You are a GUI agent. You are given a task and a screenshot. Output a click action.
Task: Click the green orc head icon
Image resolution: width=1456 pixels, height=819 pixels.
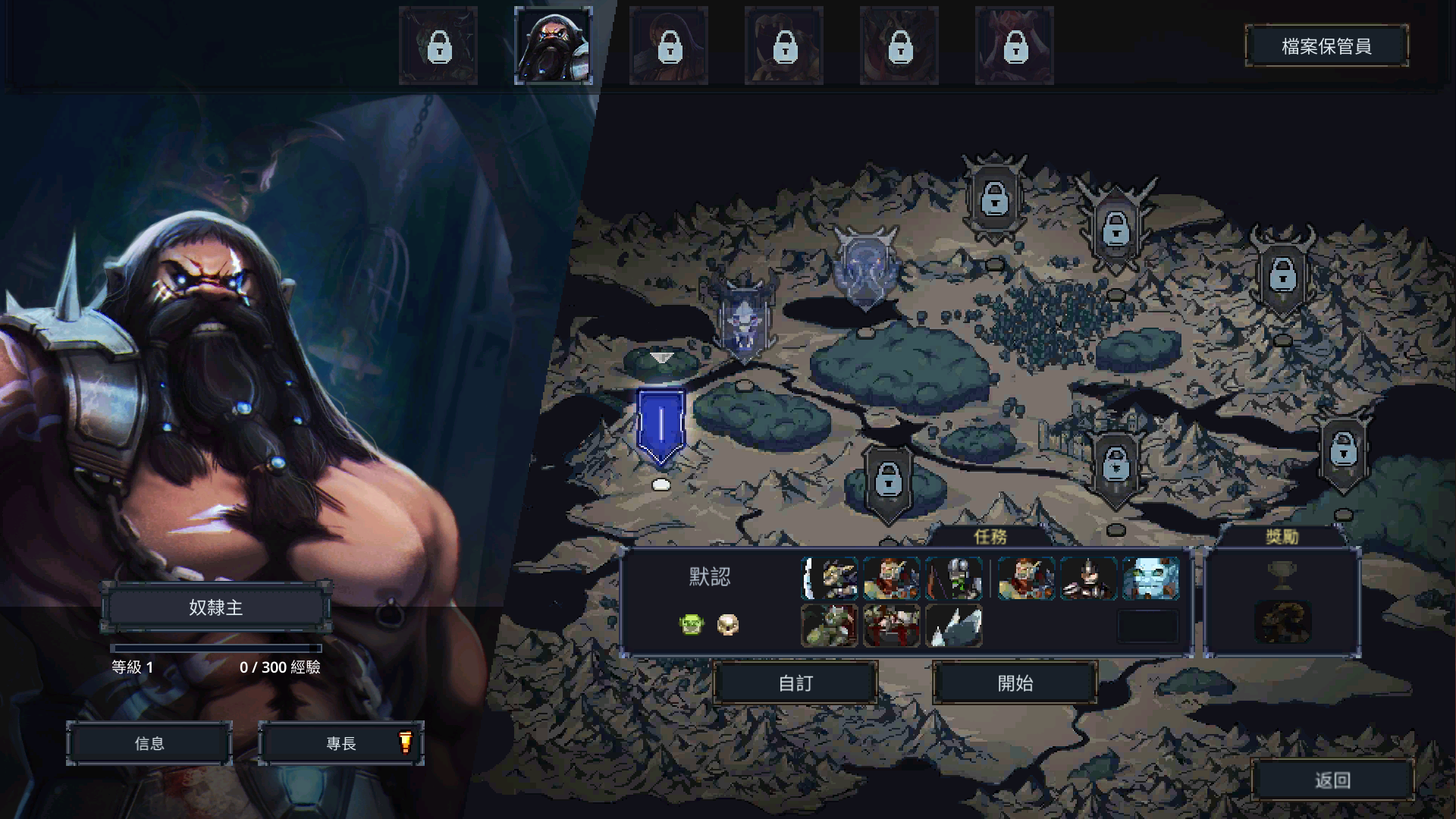click(691, 625)
